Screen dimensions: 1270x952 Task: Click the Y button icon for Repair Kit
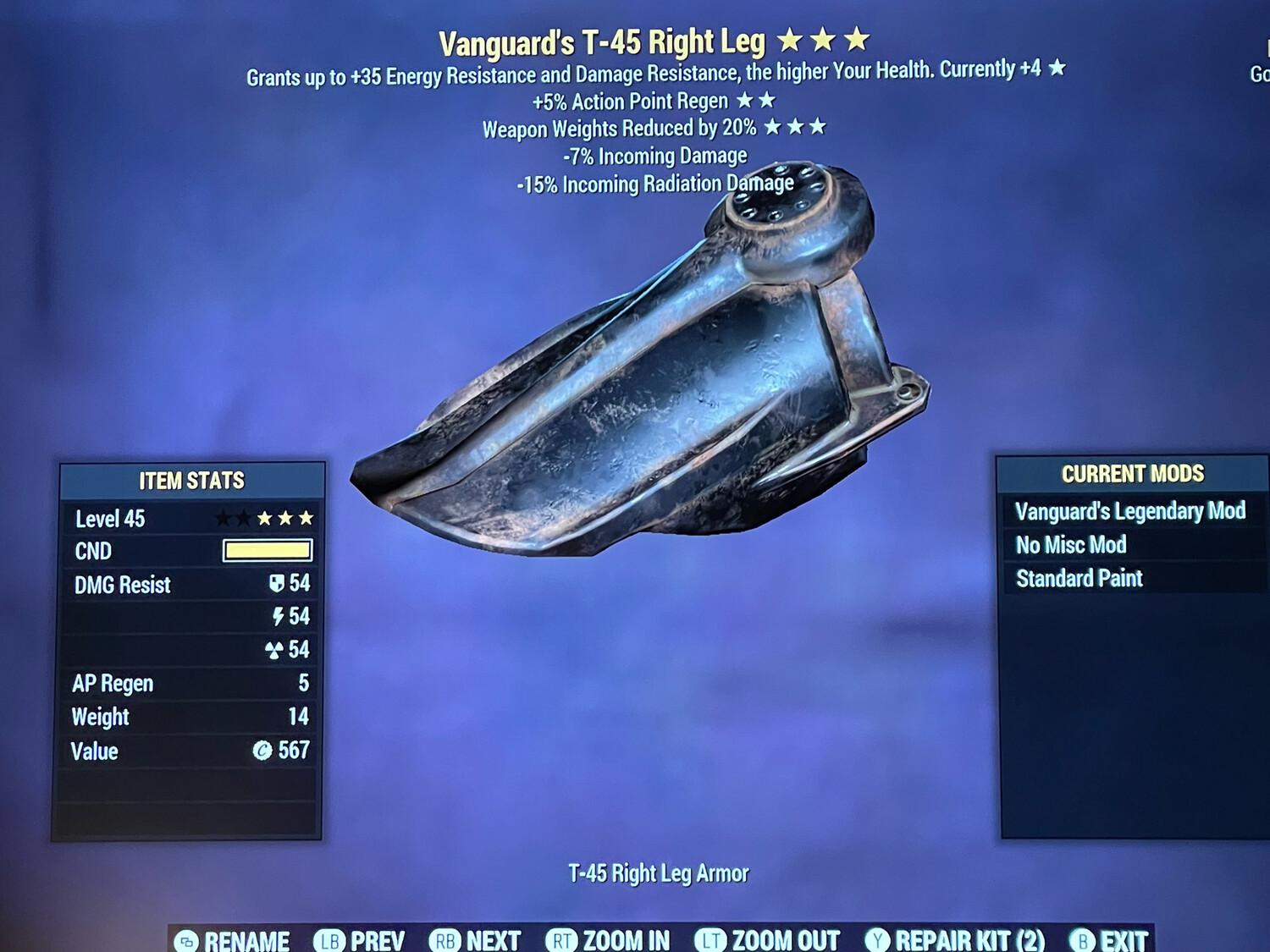(x=877, y=940)
